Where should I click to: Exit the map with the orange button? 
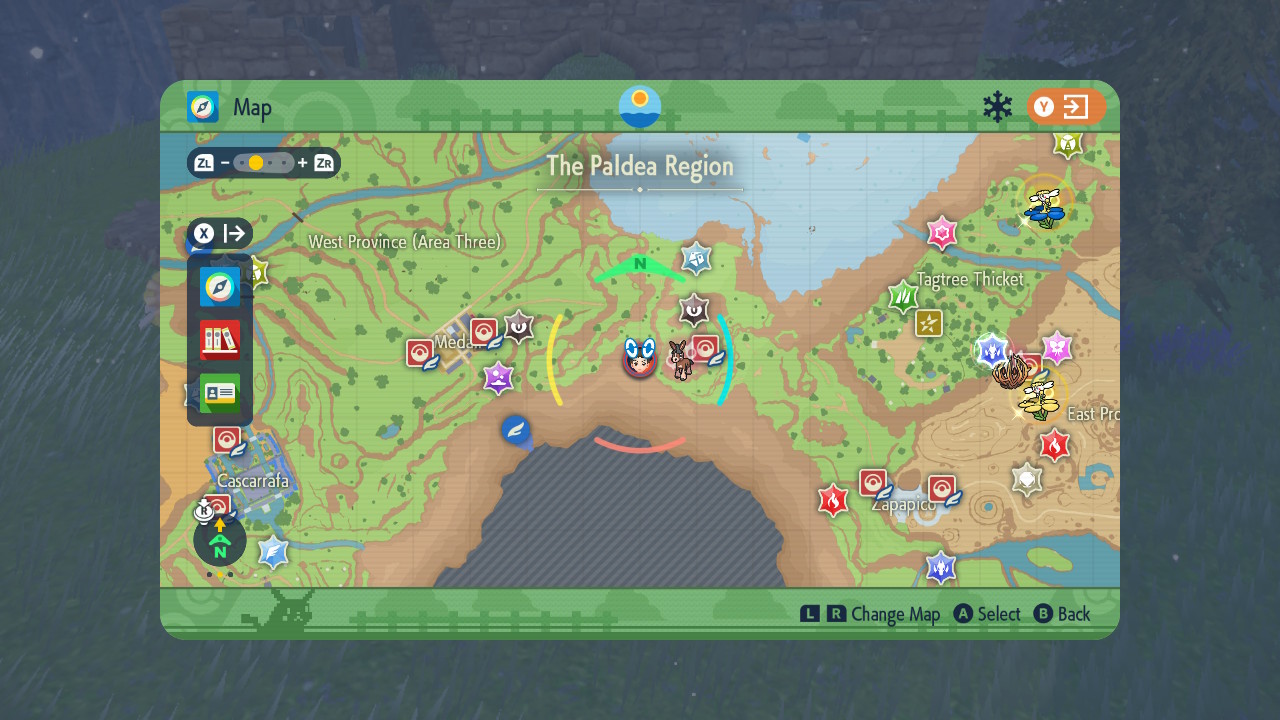click(x=1066, y=107)
